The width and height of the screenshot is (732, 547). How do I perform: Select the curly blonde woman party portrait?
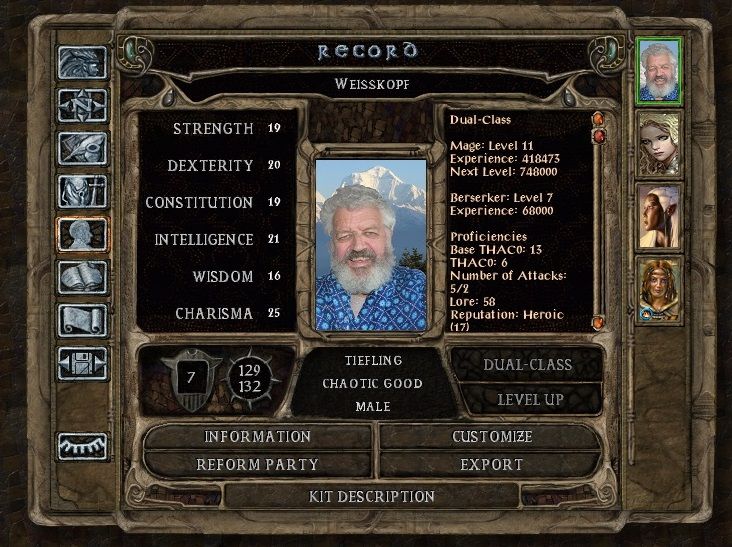(659, 144)
